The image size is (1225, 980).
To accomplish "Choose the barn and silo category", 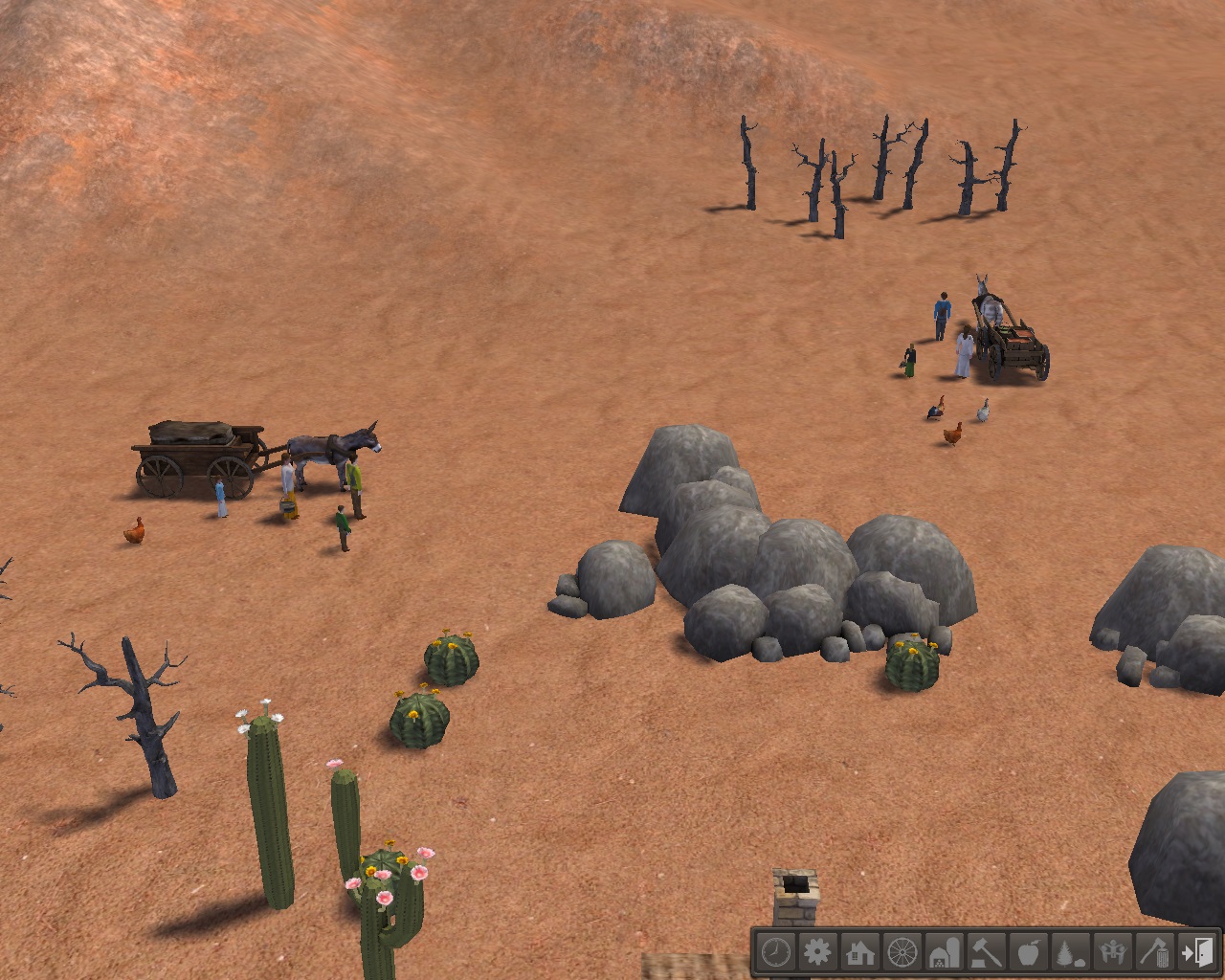I will pos(945,952).
